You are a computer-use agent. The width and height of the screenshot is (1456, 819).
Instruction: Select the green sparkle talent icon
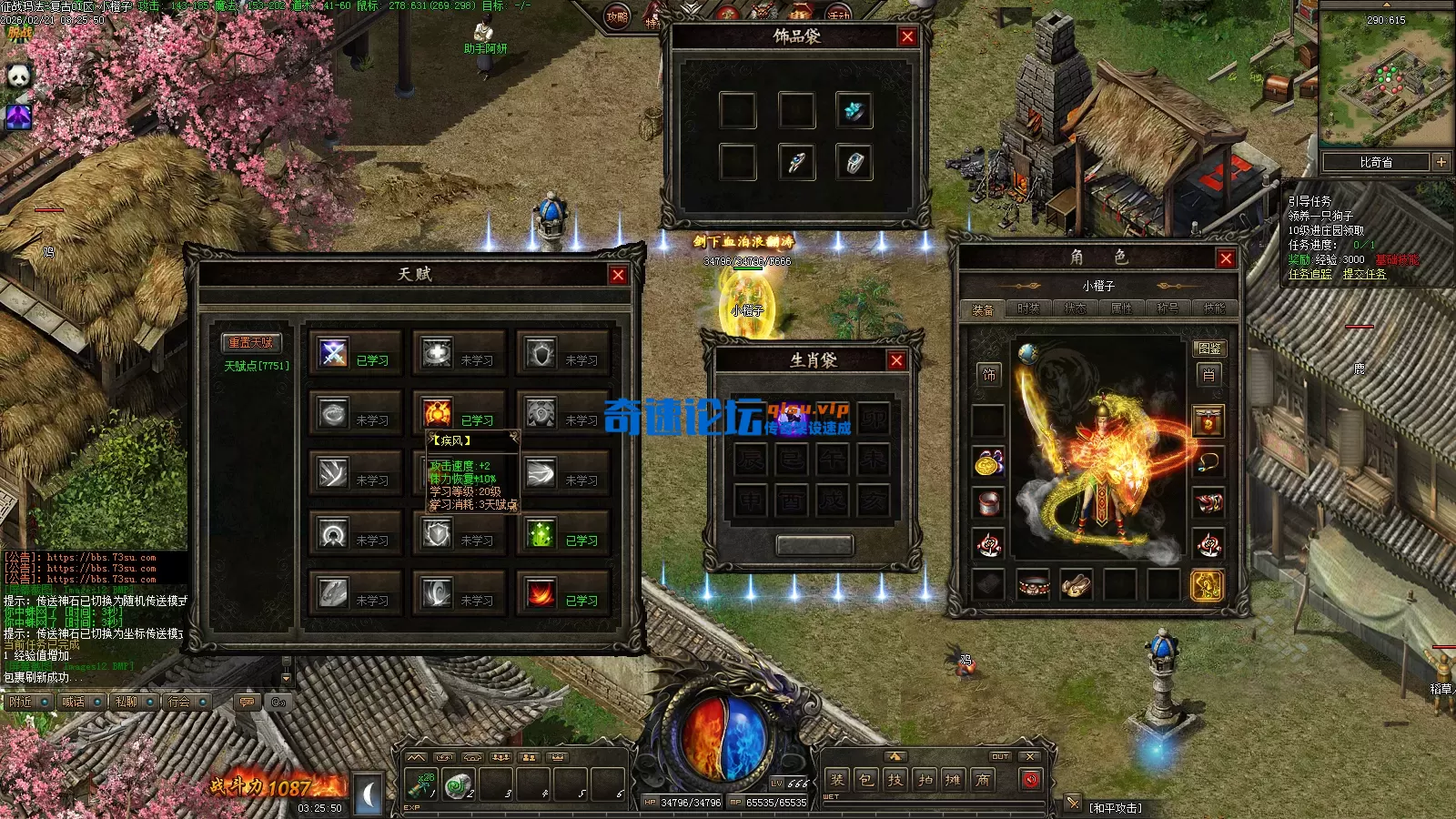(541, 534)
